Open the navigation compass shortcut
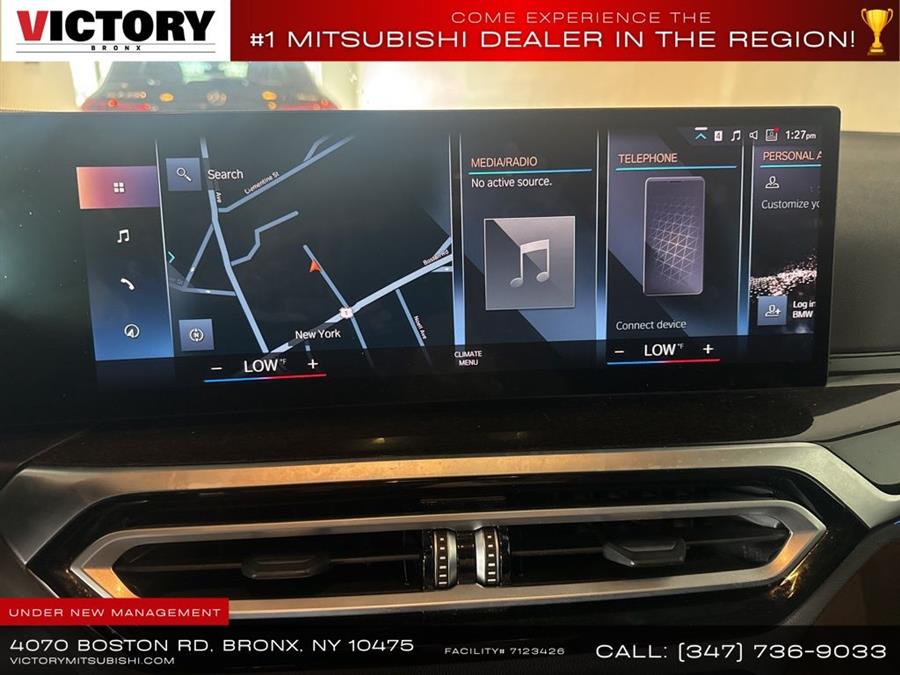900x675 pixels. tap(131, 331)
